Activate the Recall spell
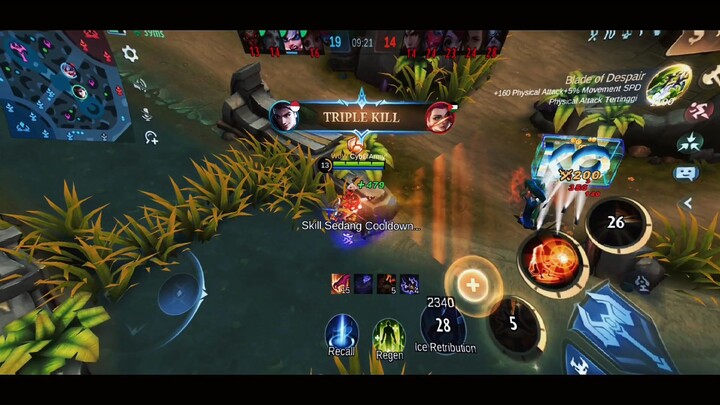 pyautogui.click(x=341, y=333)
